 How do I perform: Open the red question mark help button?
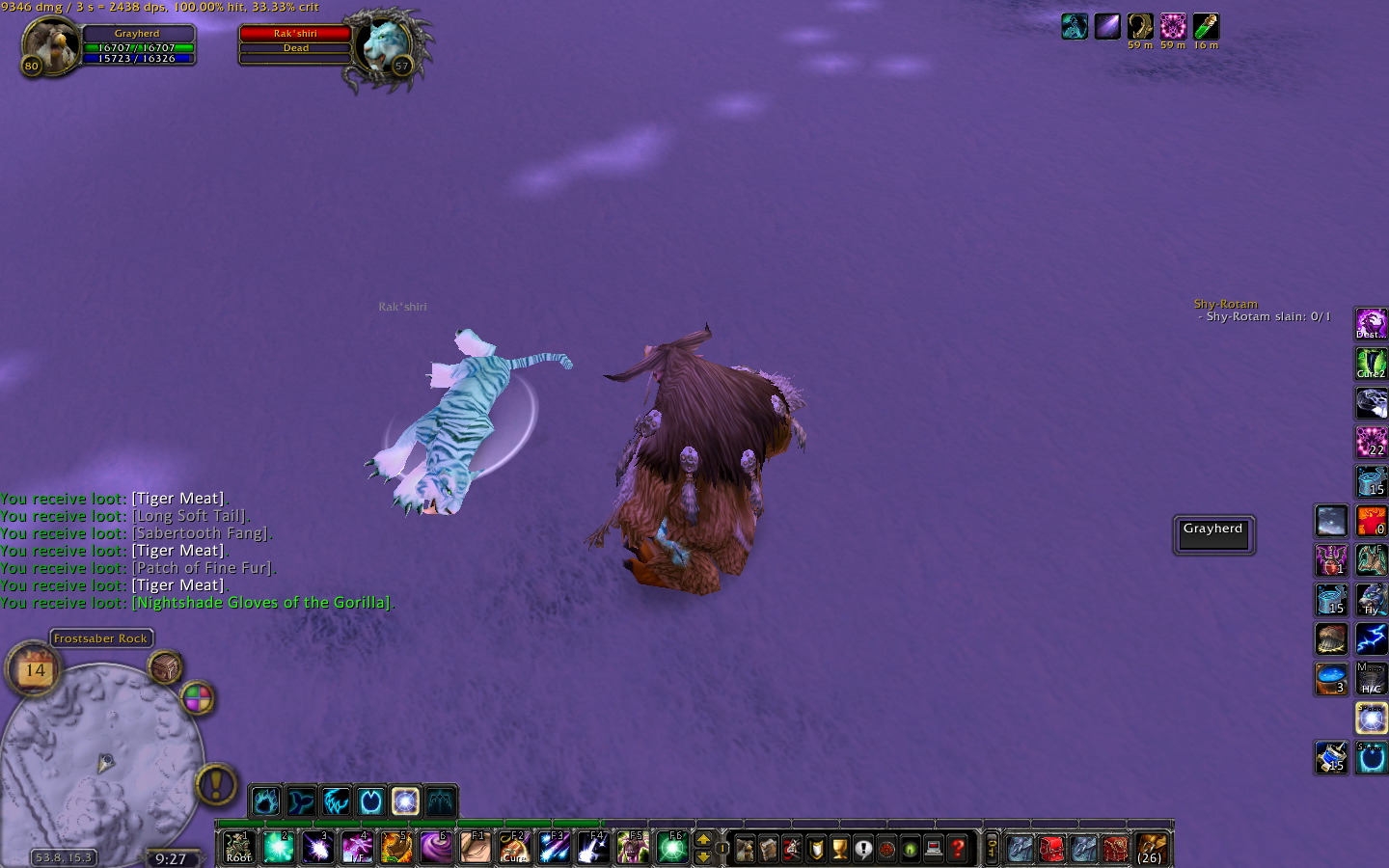tap(958, 849)
